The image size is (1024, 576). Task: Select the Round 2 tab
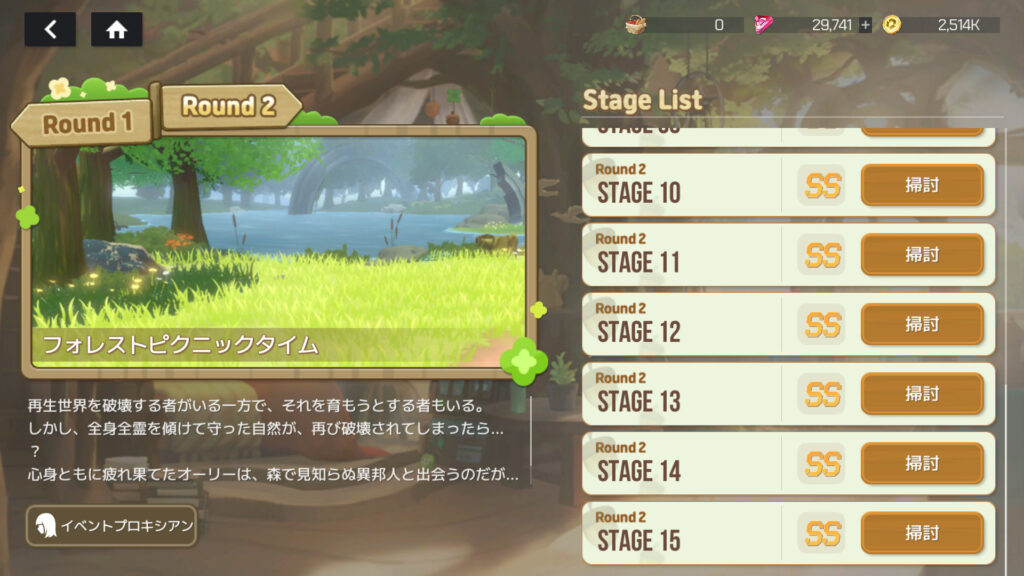coord(229,106)
